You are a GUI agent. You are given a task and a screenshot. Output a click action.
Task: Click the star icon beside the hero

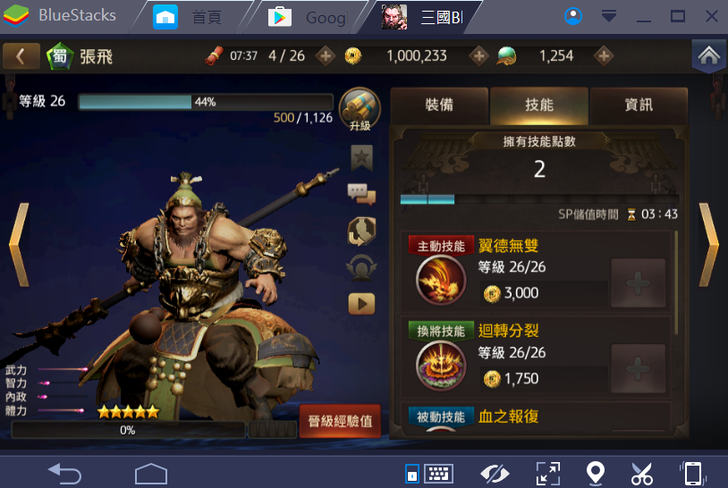(361, 157)
